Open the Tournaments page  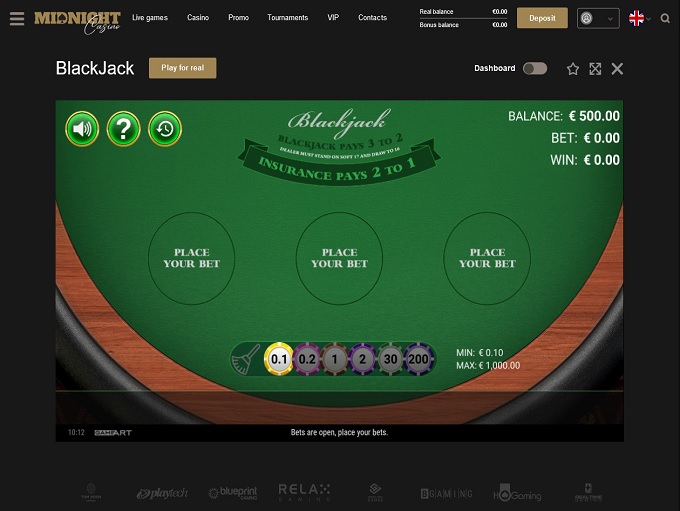pyautogui.click(x=288, y=18)
